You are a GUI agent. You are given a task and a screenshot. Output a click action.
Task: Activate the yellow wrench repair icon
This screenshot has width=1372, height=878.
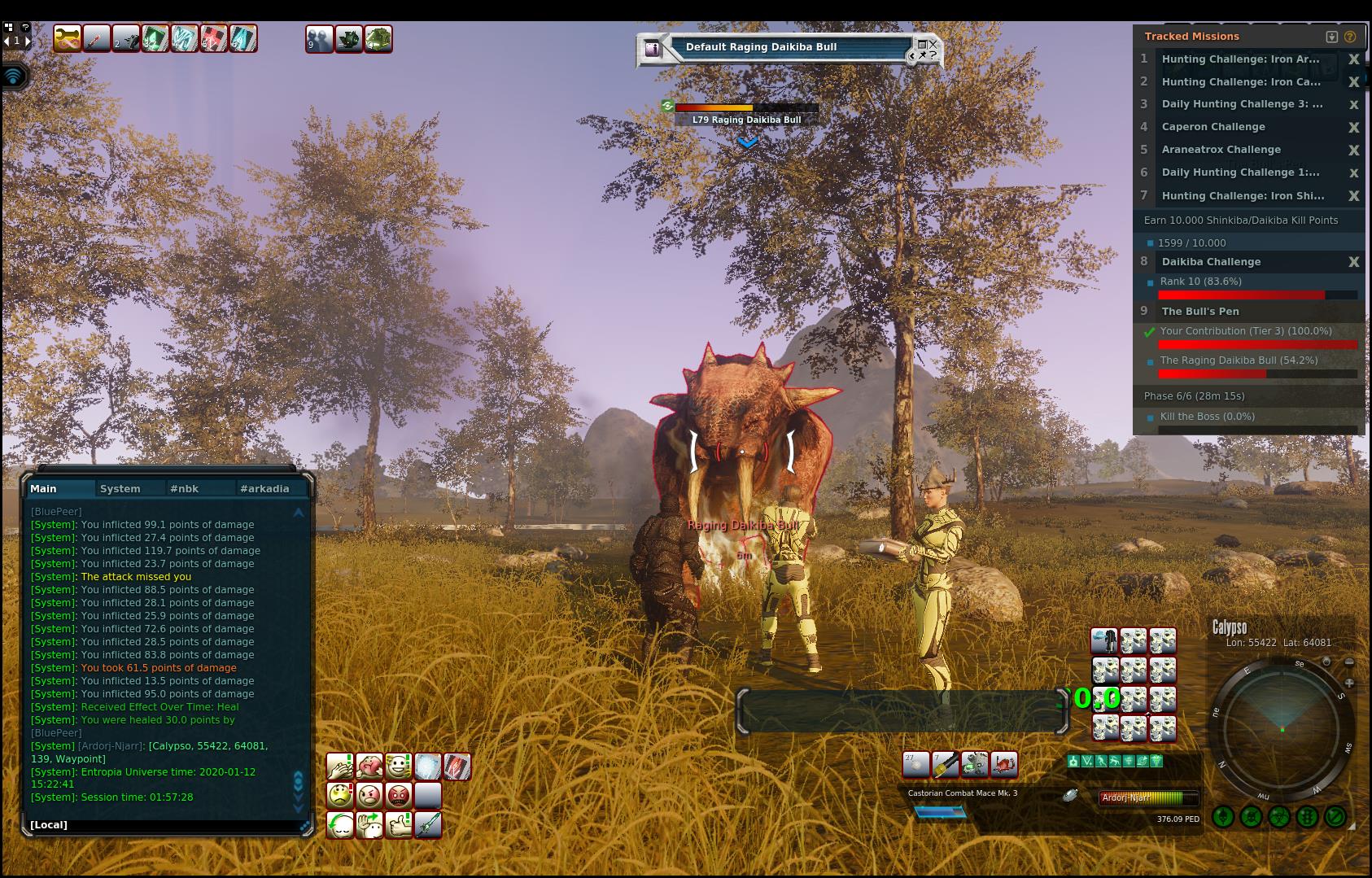pos(68,38)
